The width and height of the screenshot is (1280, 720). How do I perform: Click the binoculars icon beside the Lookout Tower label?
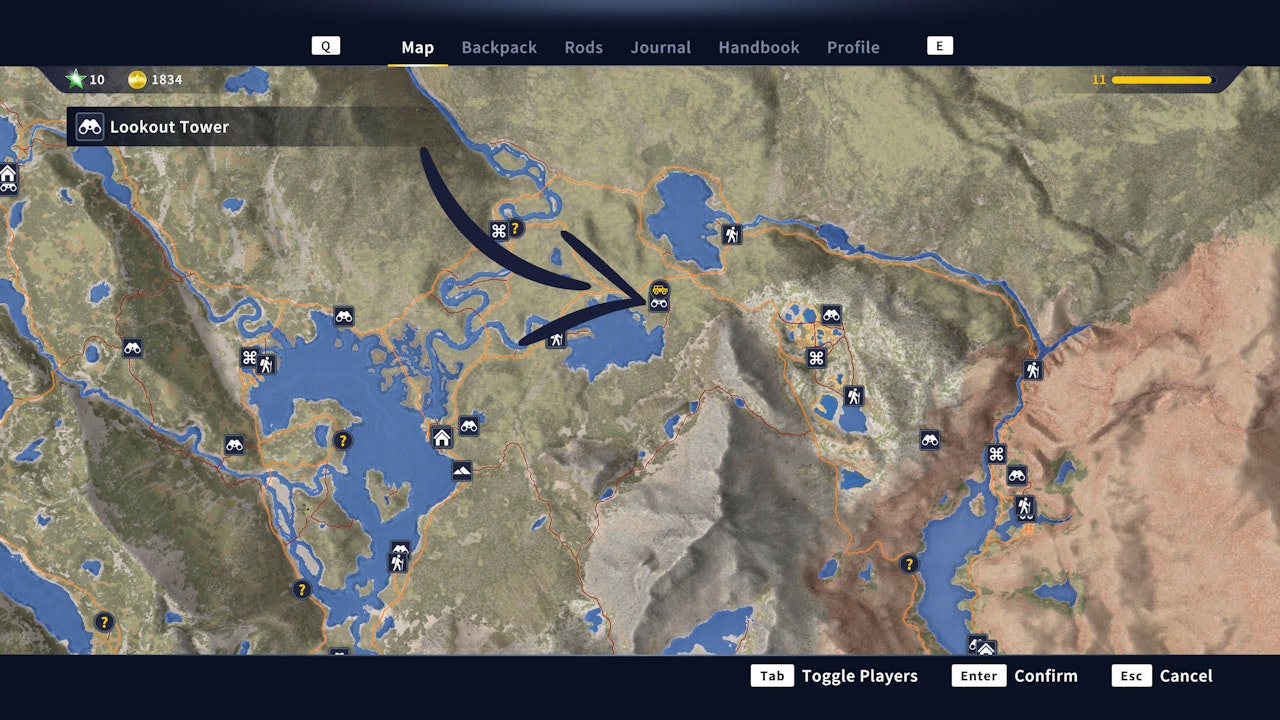[89, 127]
